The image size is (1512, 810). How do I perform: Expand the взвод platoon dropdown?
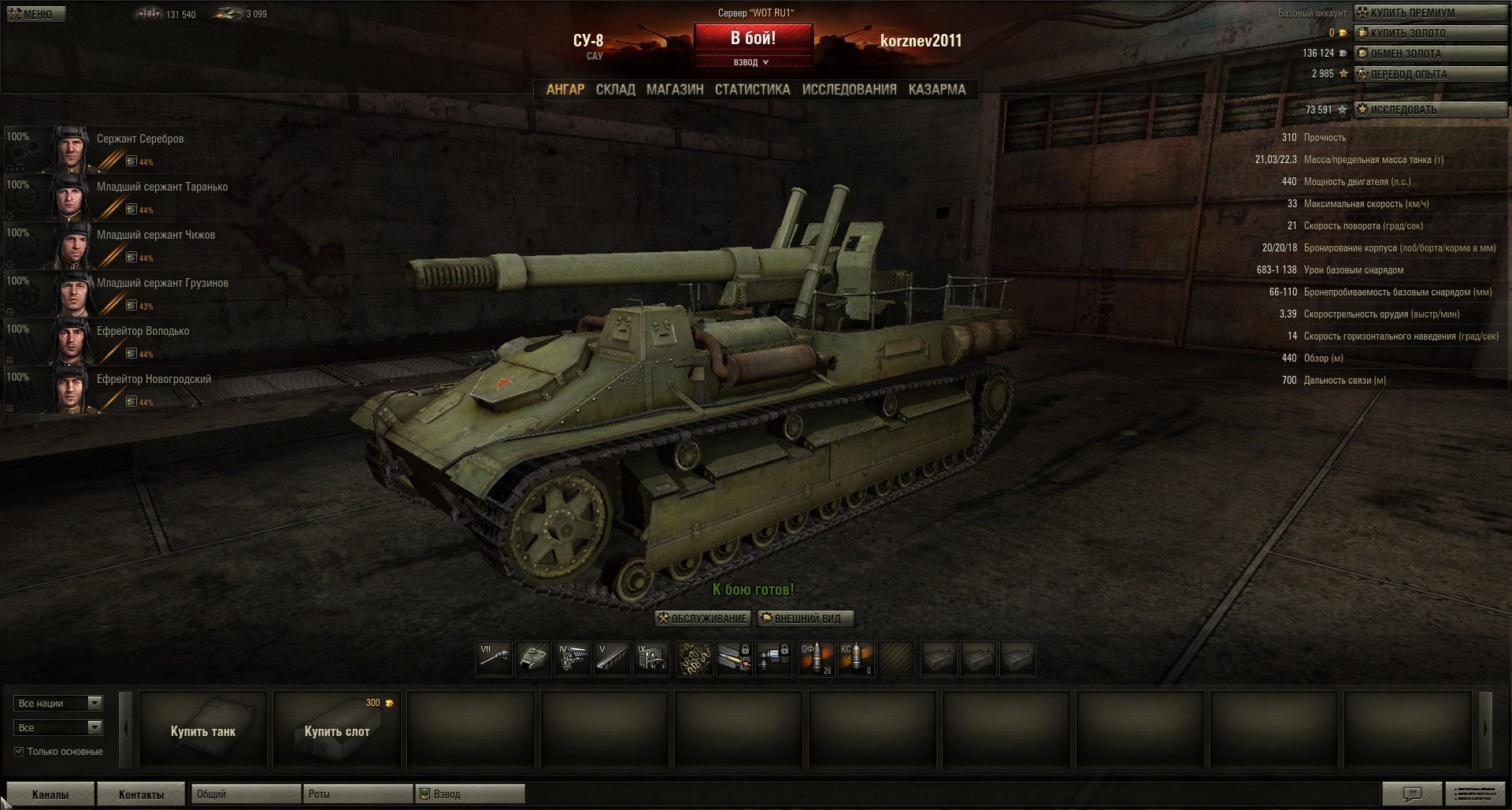(x=752, y=62)
